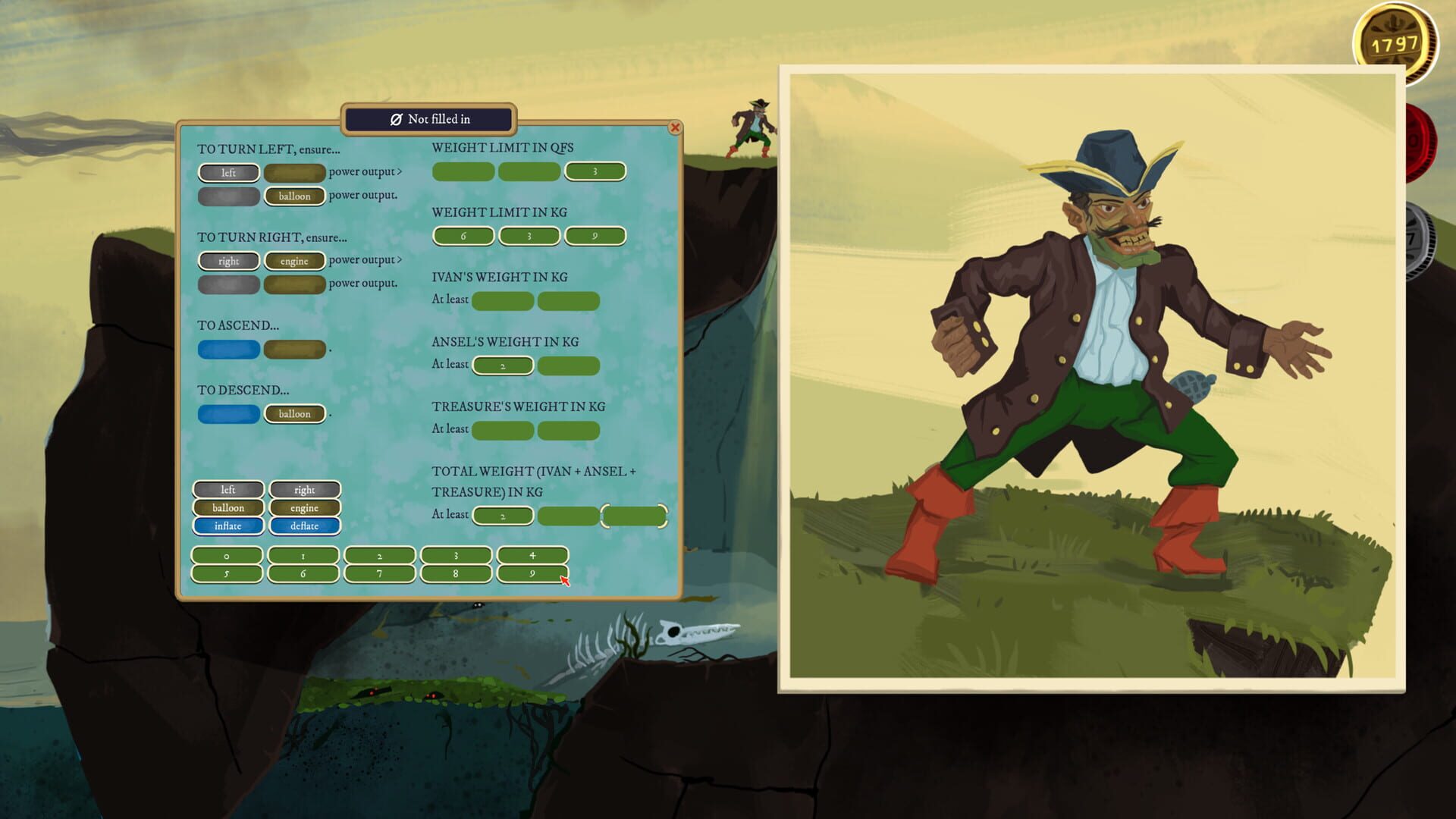This screenshot has height=819, width=1456.
Task: Click the '2' in the total weight row
Action: [502, 515]
